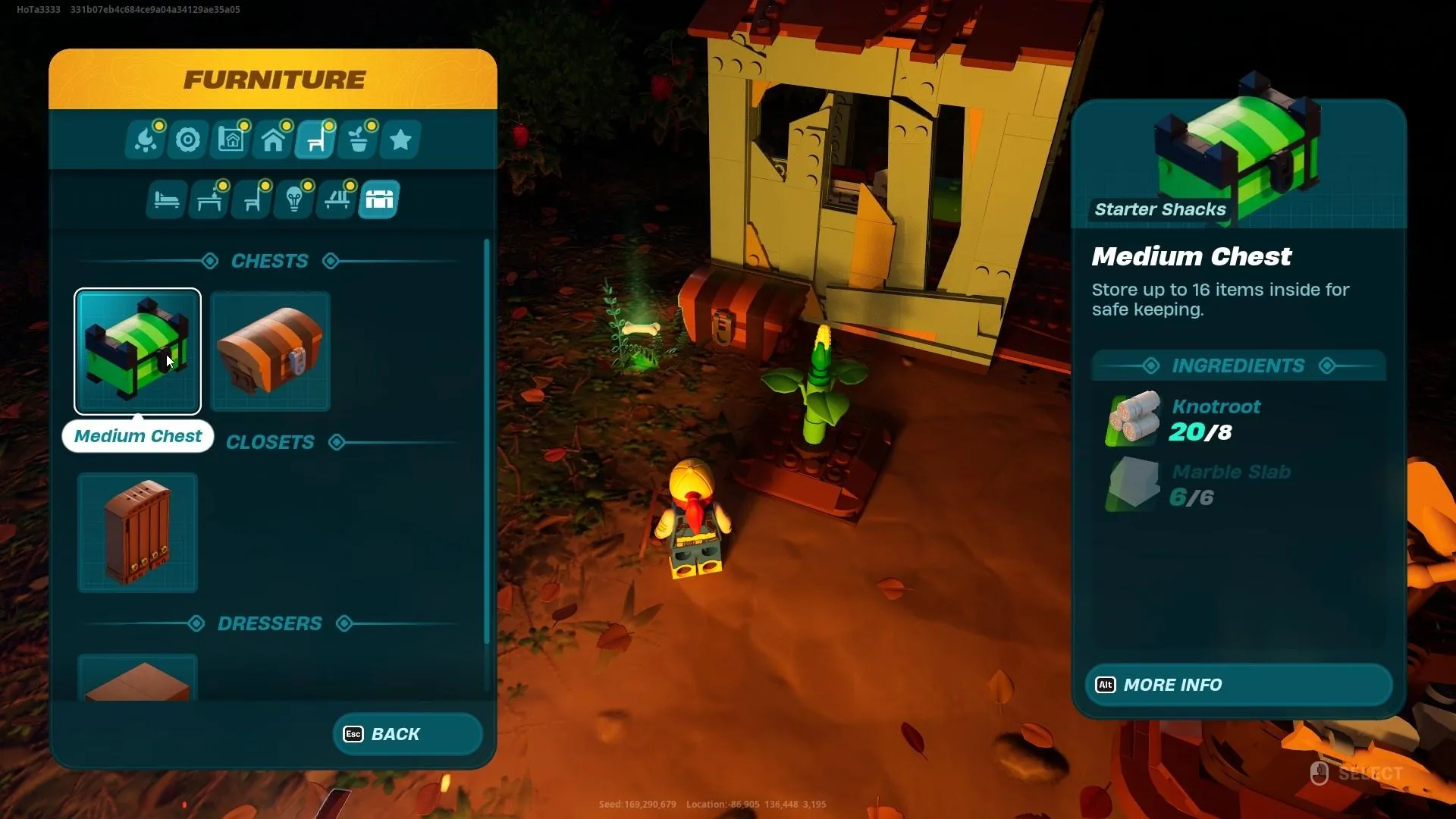This screenshot has width=1456, height=819.
Task: Open the gear wheel category tab
Action: (x=188, y=140)
